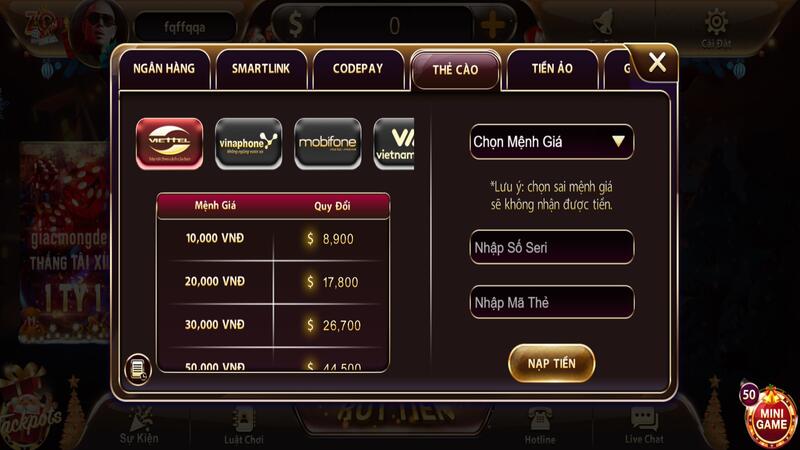
Task: Open the transaction history document icon
Action: (137, 369)
